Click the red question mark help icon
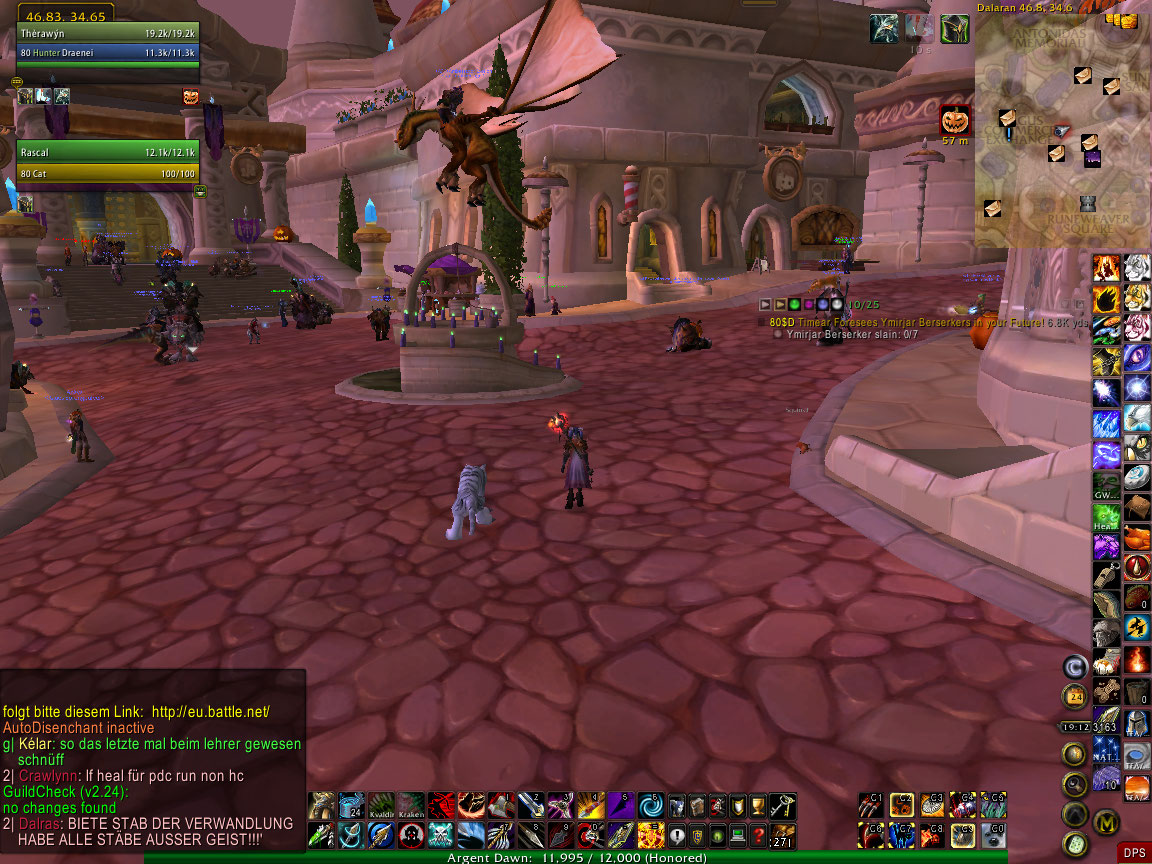The width and height of the screenshot is (1152, 864). pos(759,835)
